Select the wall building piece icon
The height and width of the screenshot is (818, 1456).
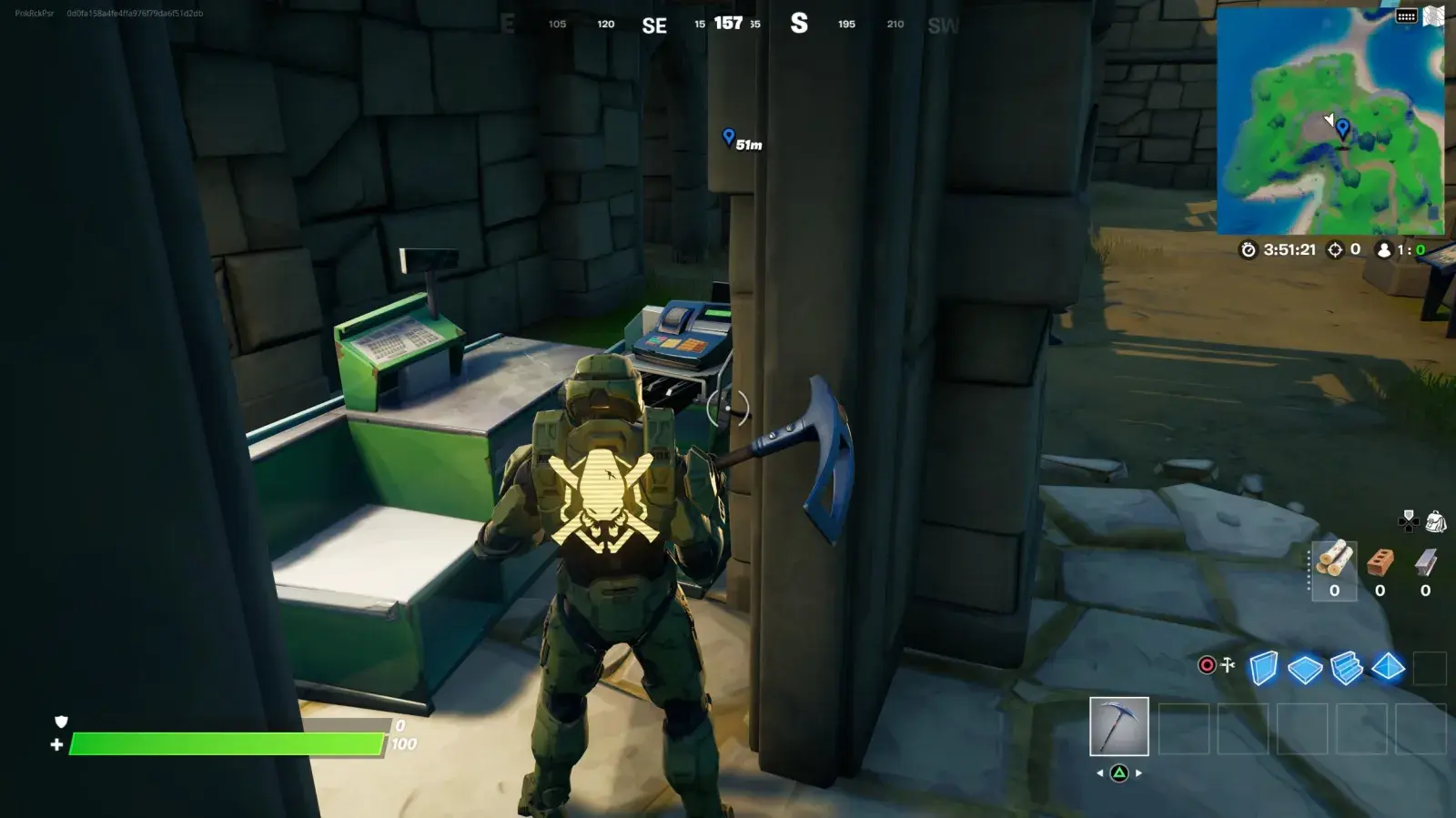coord(1263,669)
